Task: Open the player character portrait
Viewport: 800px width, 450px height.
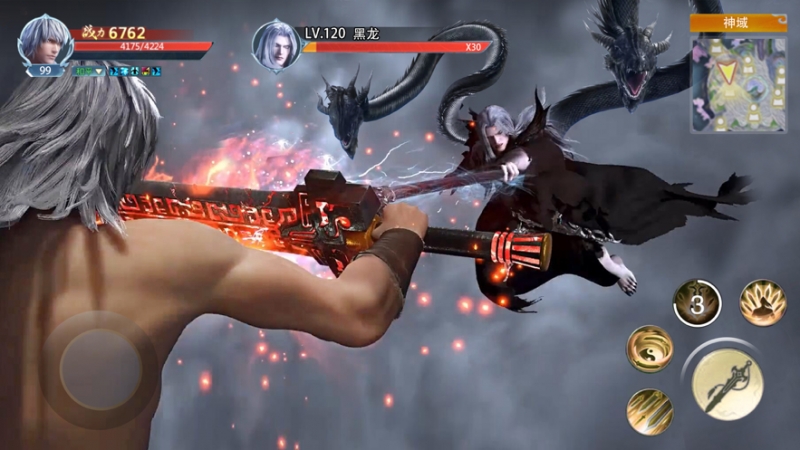Action: coord(45,42)
